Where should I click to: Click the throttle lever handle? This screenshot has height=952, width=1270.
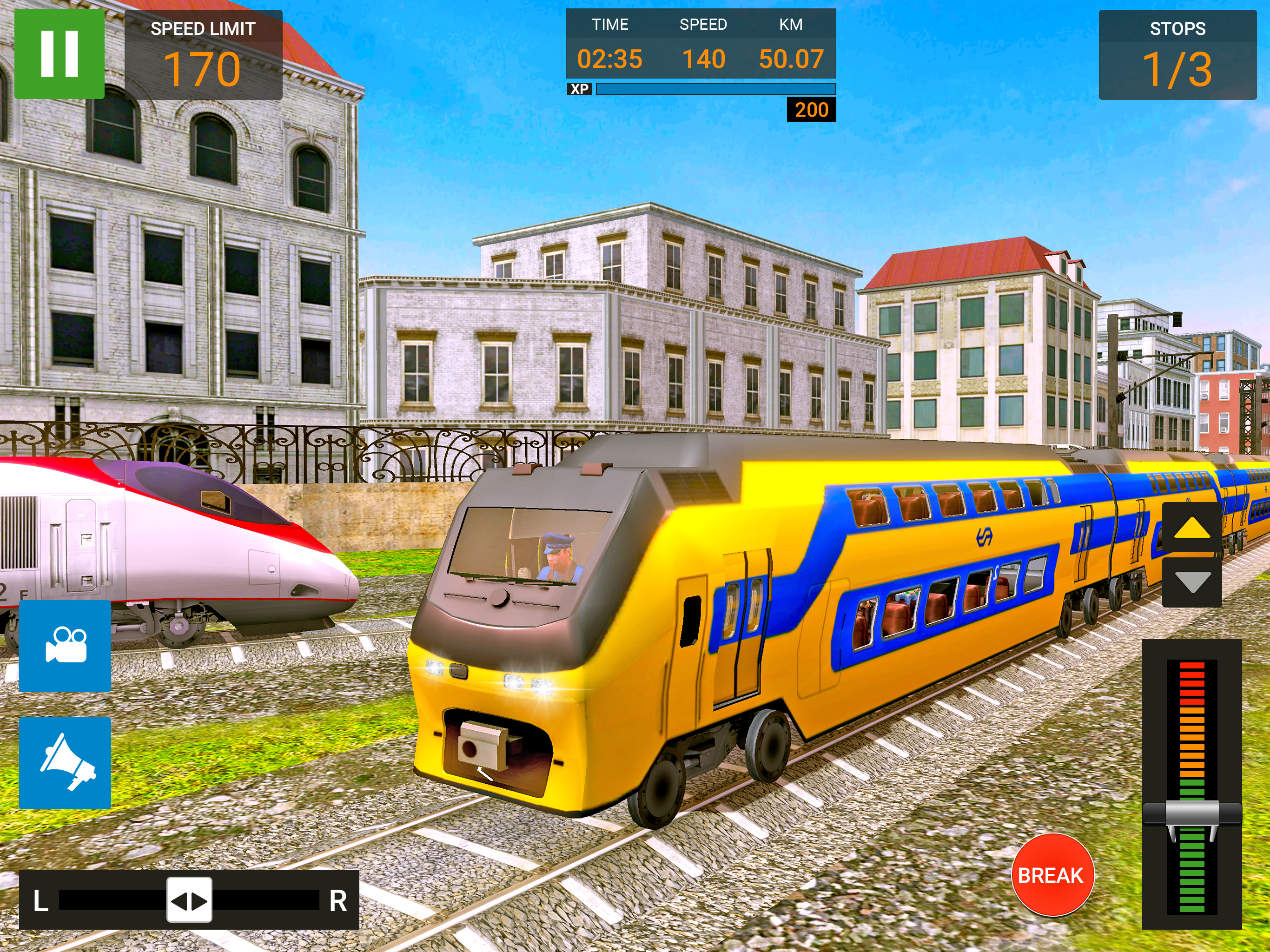[x=1191, y=814]
